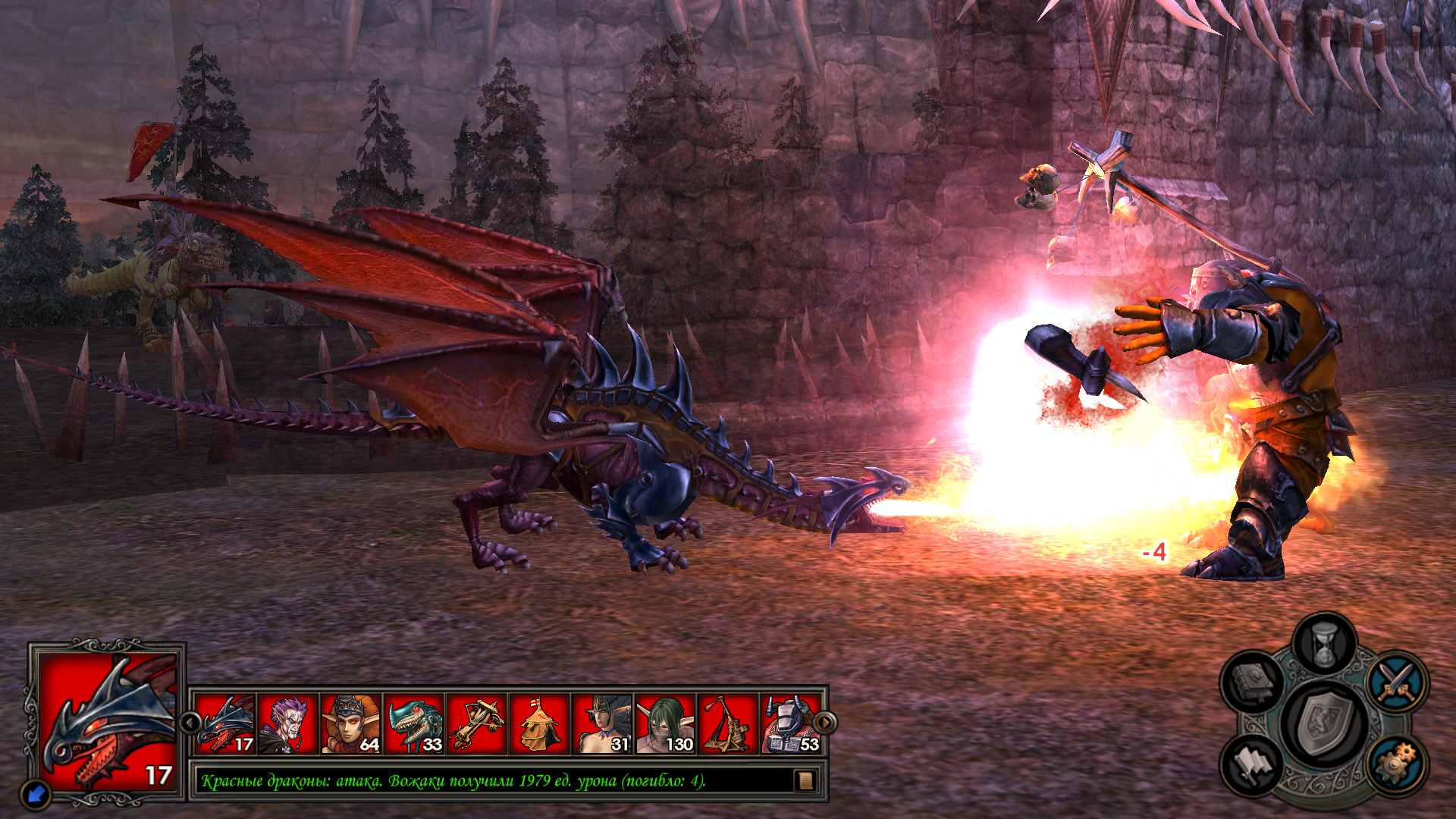
Task: Open the combat log scroll icon
Action: click(x=805, y=780)
